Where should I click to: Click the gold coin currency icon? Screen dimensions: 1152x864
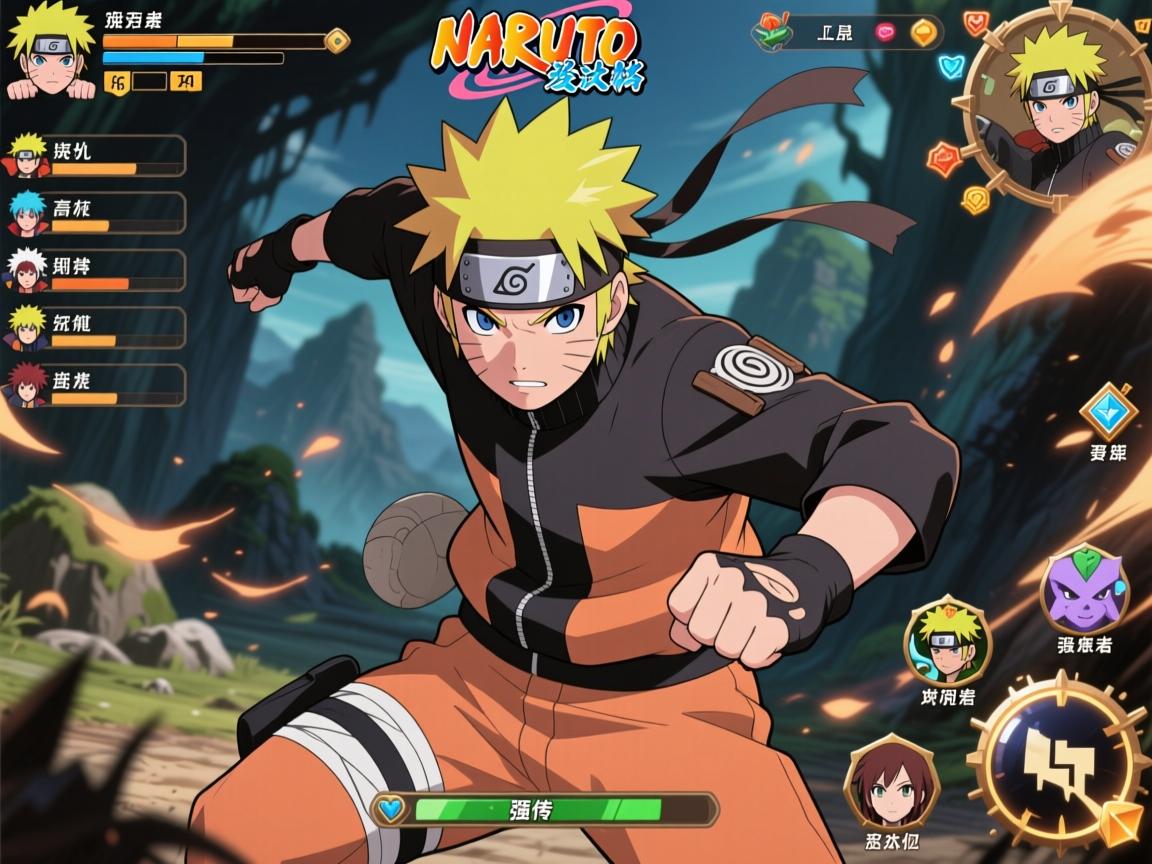click(923, 32)
